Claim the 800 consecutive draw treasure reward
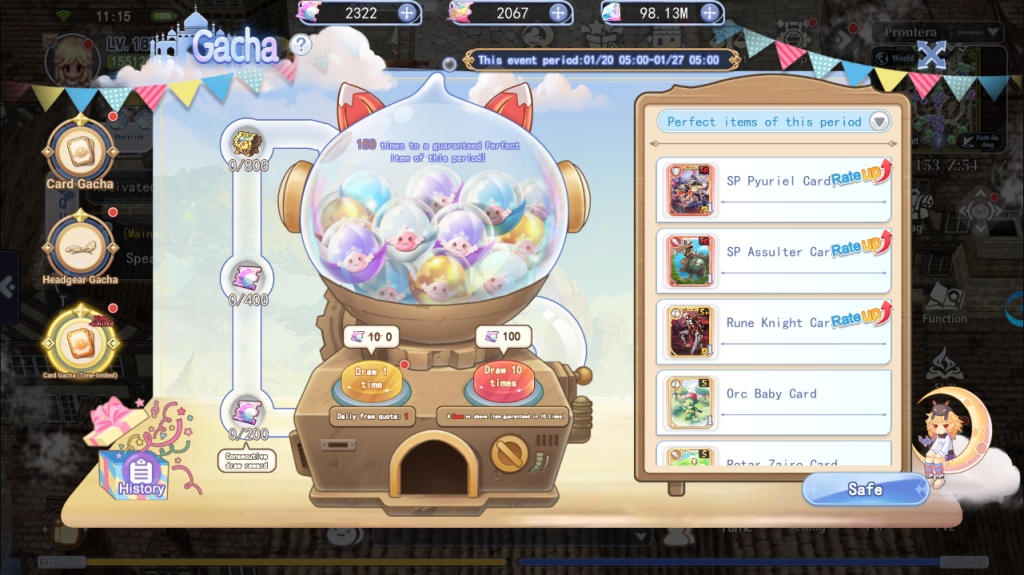The image size is (1024, 575). [x=247, y=141]
